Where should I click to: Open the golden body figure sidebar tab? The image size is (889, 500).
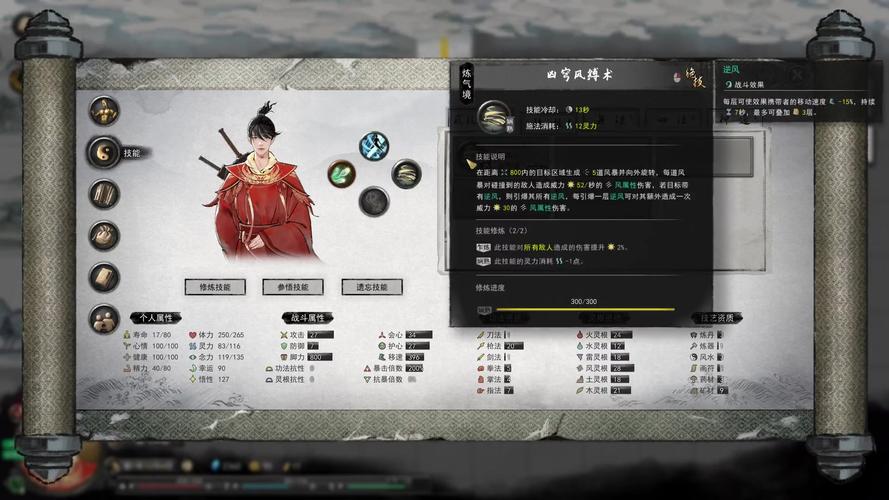105,110
